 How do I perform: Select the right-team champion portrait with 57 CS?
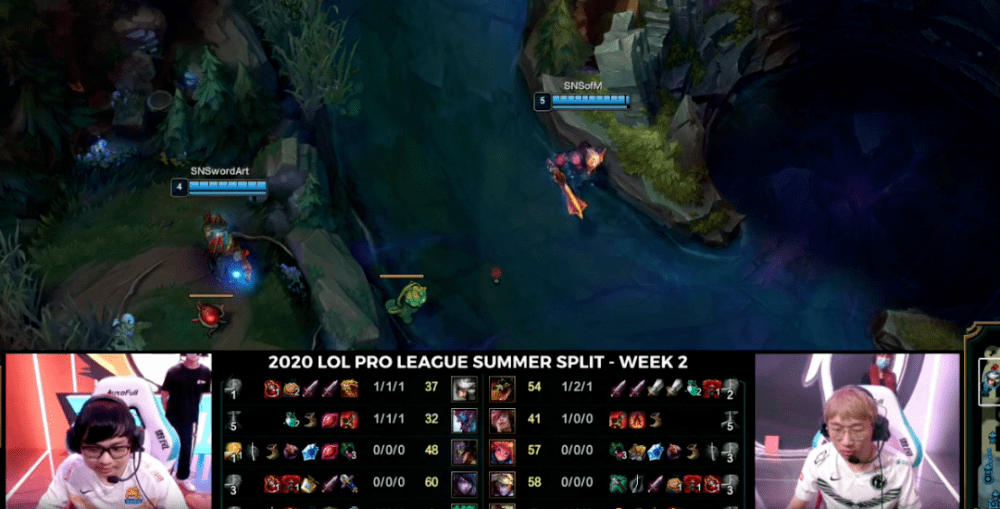(502, 452)
